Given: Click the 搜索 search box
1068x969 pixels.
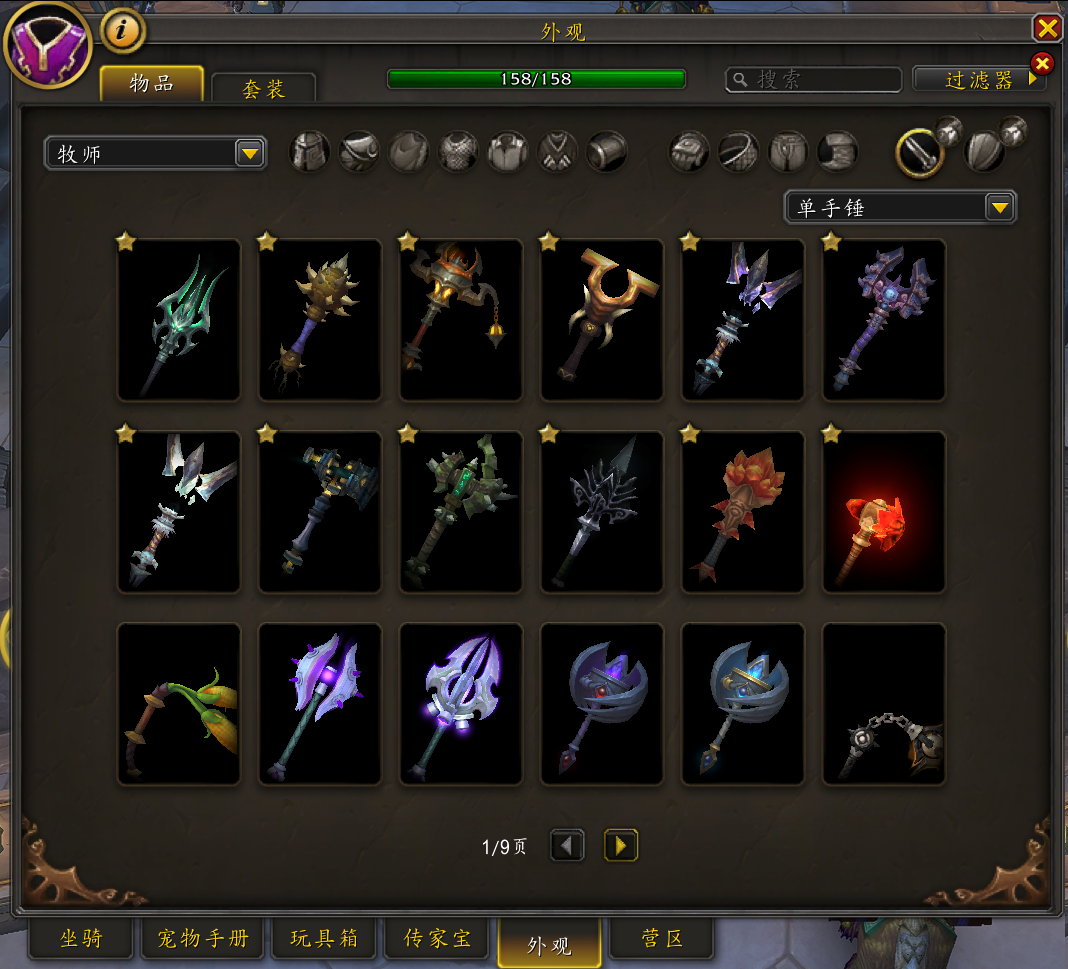Looking at the screenshot, I should (813, 80).
